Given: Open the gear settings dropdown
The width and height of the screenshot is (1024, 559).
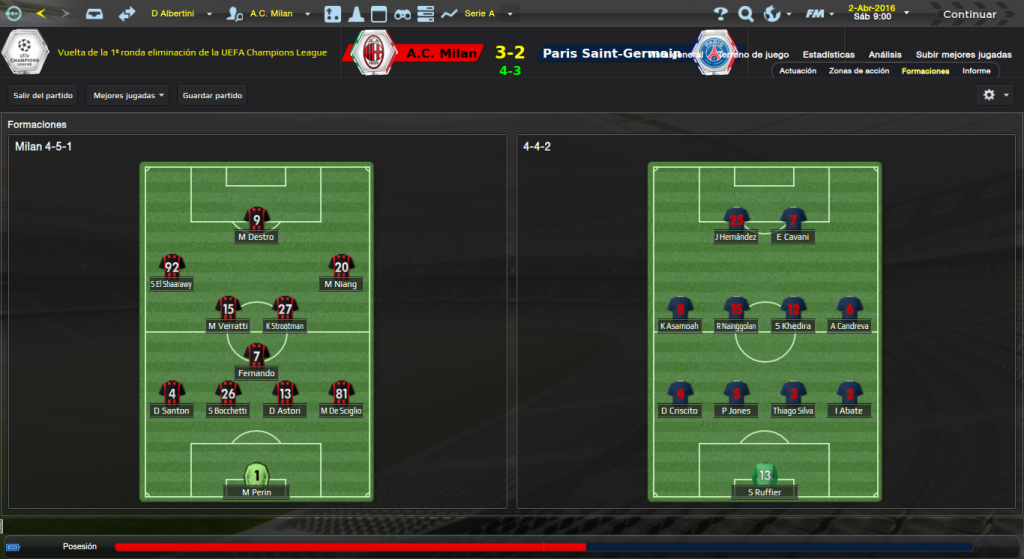Looking at the screenshot, I should point(995,95).
